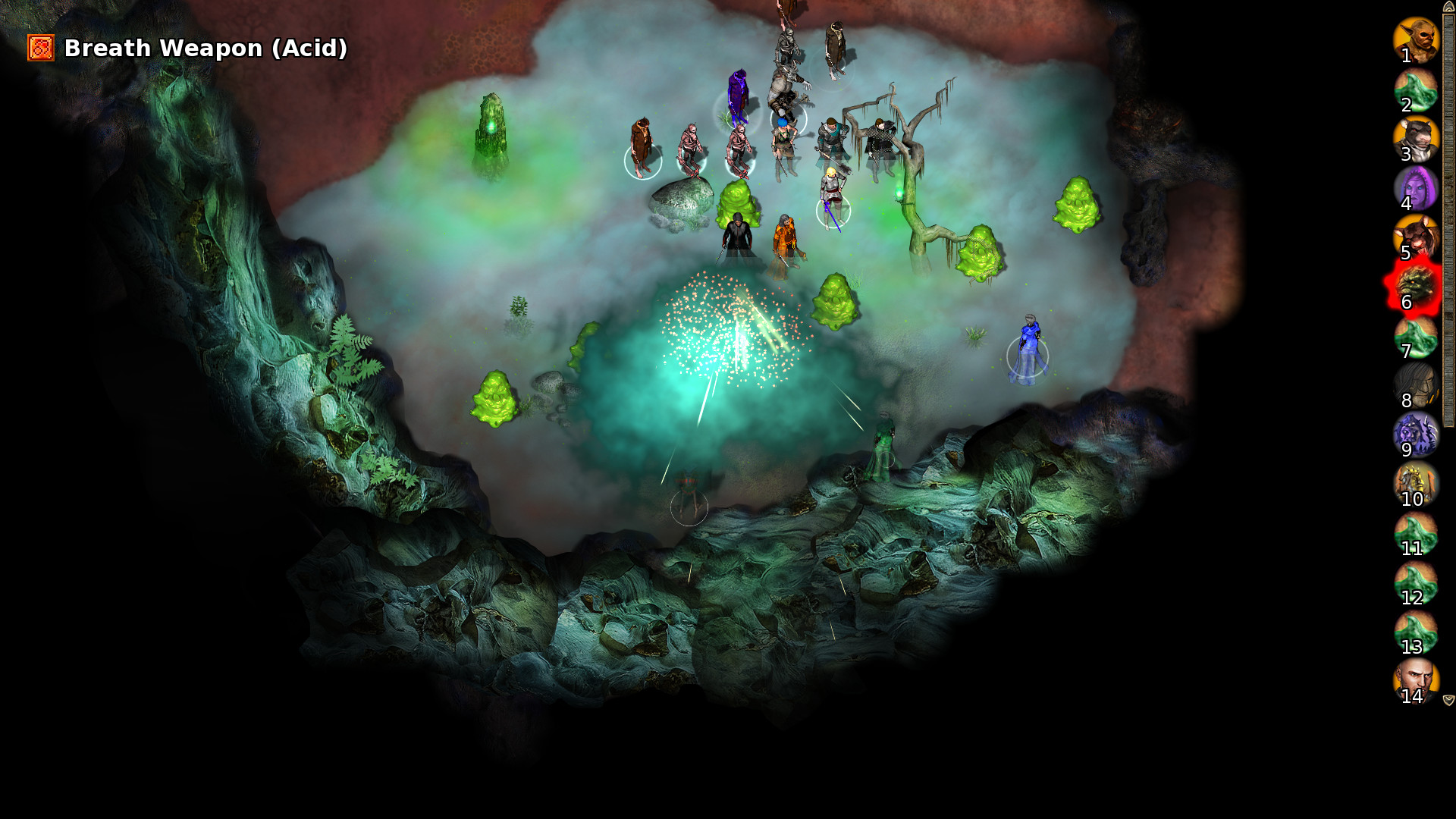The height and width of the screenshot is (819, 1456).
Task: Click the Breath Weapon (Acid) combat log text
Action: click(205, 49)
